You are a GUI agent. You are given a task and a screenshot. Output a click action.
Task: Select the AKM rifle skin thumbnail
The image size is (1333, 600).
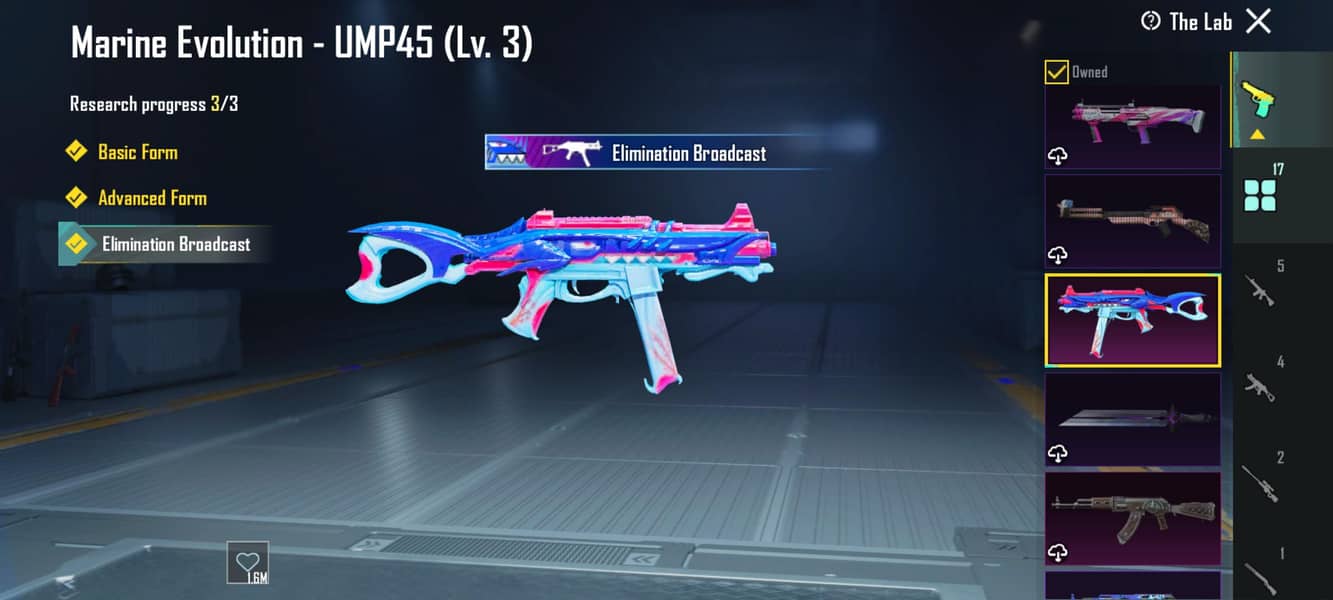tap(1132, 517)
